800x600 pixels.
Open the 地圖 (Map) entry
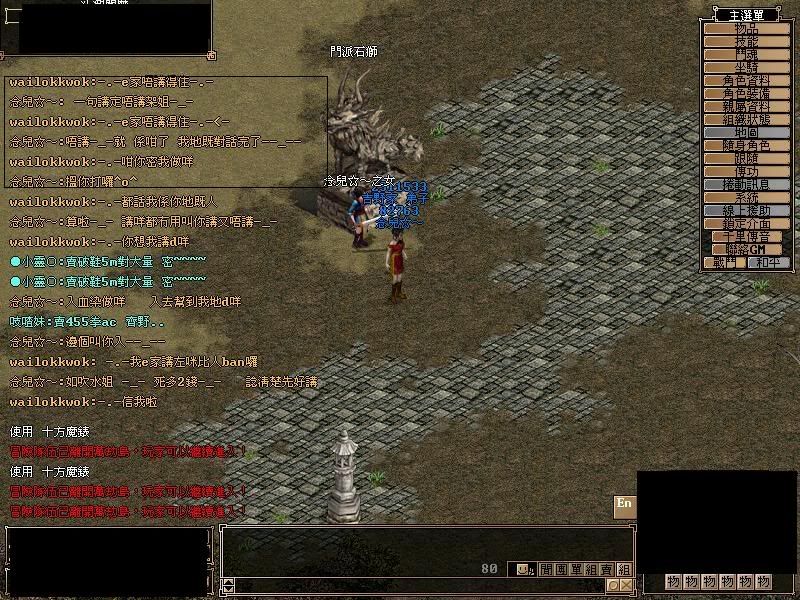(747, 132)
